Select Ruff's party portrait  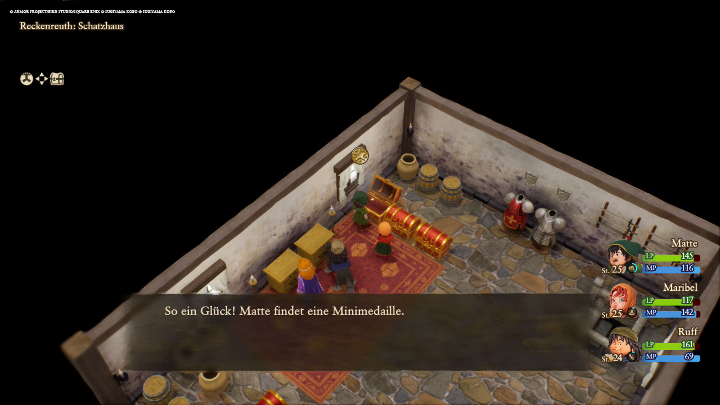coord(621,343)
